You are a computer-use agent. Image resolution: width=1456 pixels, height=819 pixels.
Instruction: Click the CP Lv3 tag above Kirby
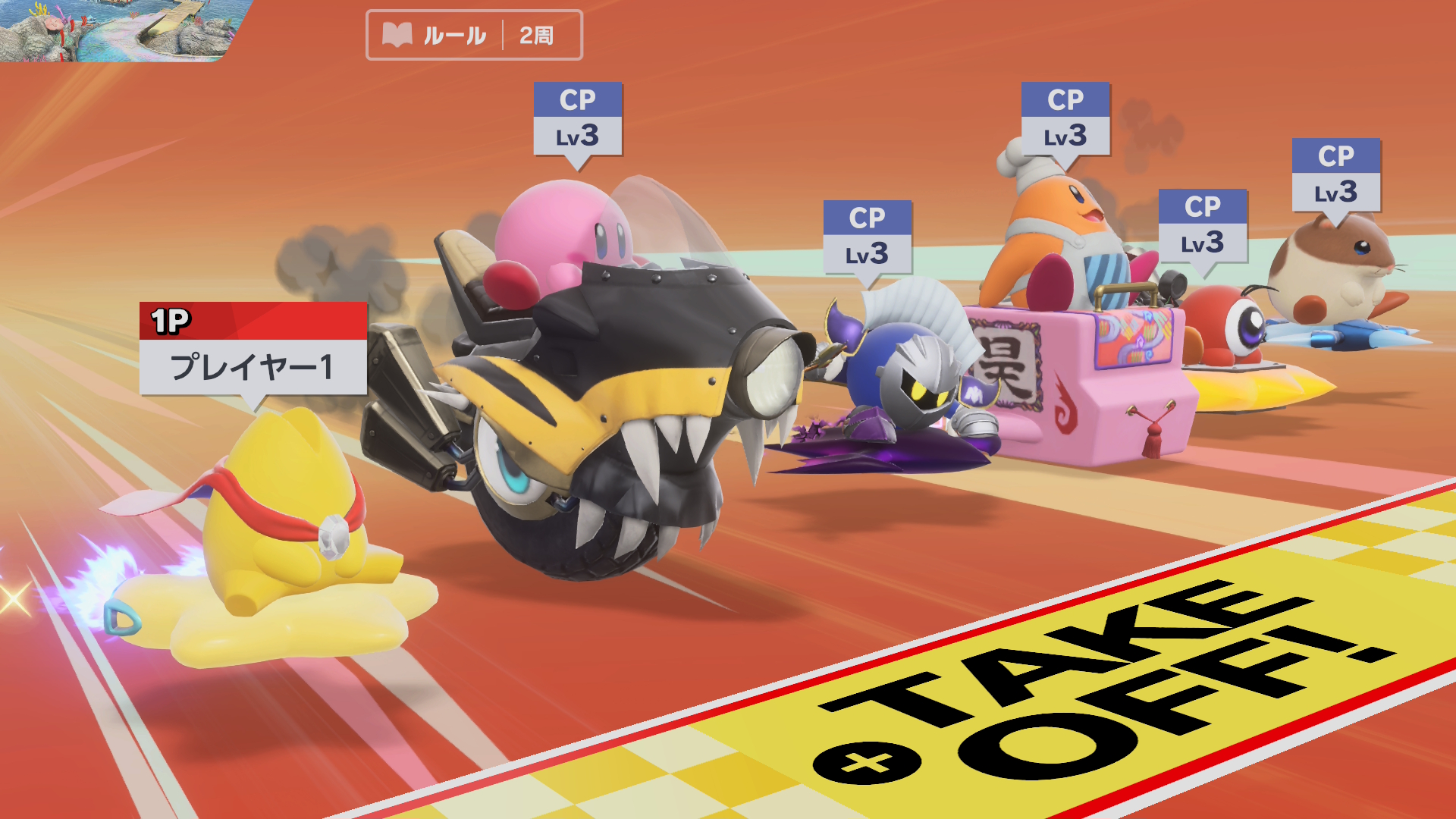tap(578, 118)
